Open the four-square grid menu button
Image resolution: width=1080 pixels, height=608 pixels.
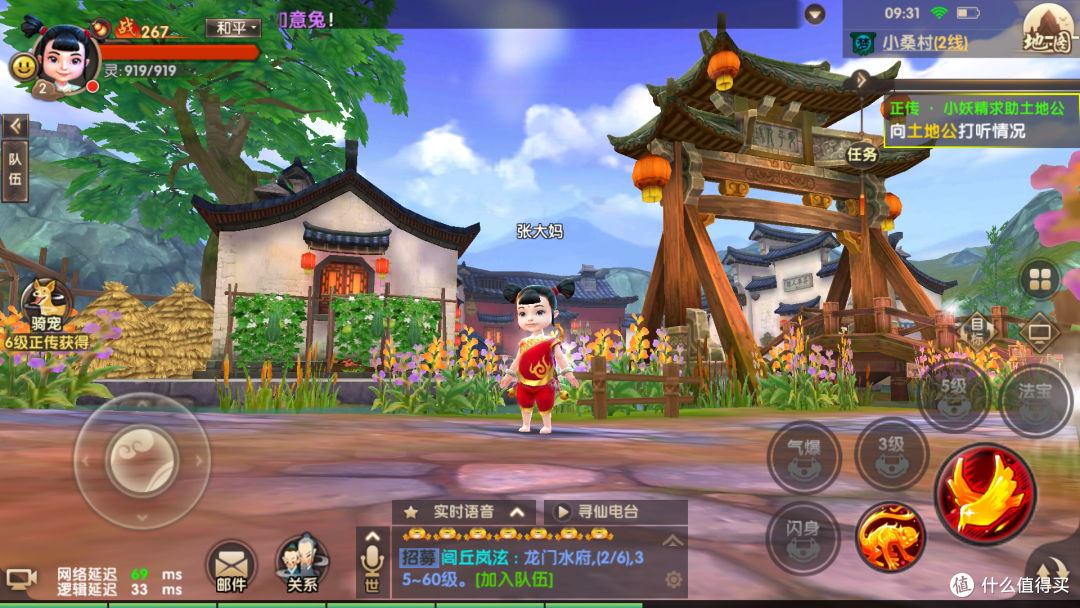click(x=1041, y=279)
